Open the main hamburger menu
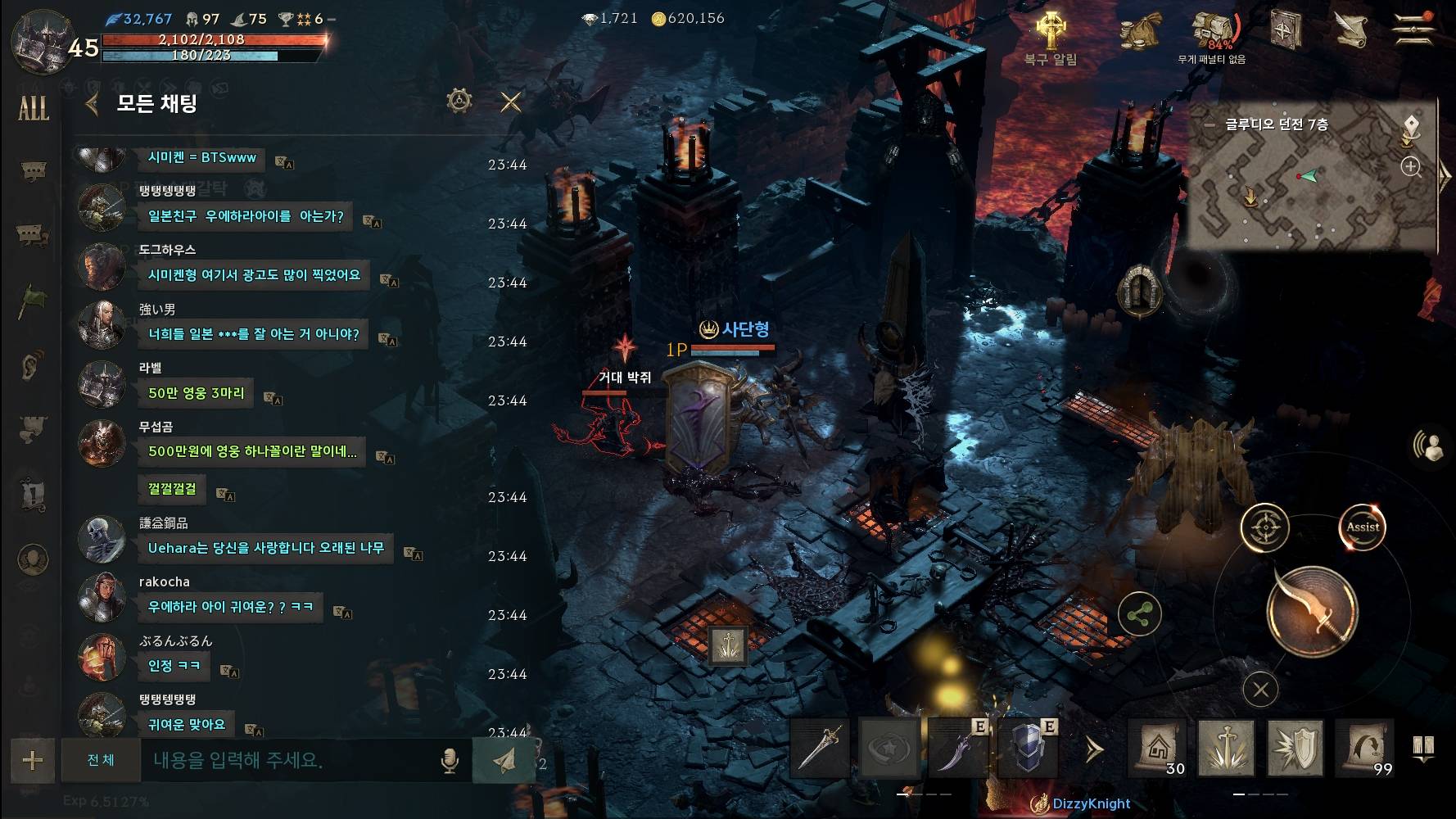 [1414, 30]
